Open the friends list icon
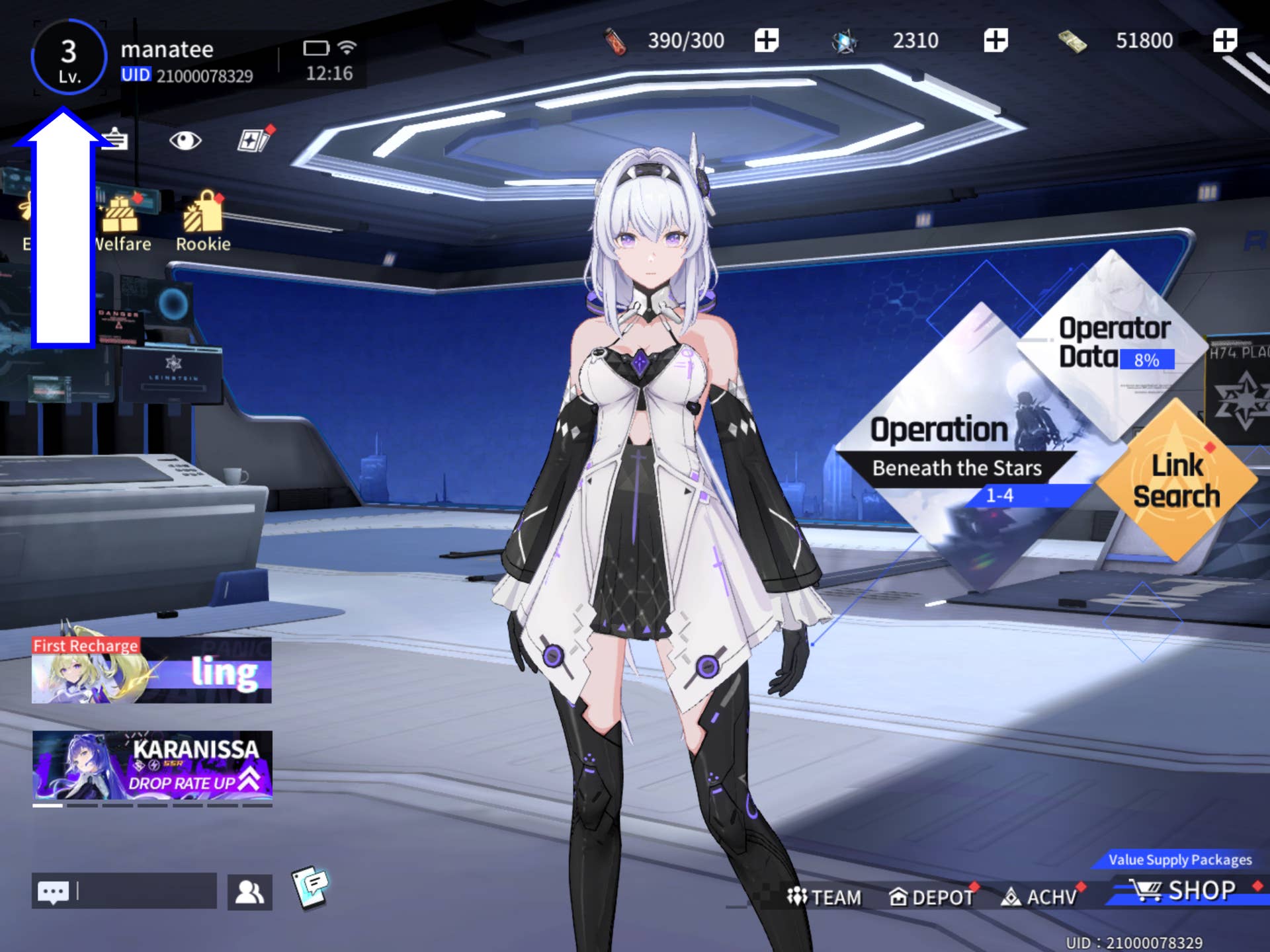The height and width of the screenshot is (952, 1270). 249,892
